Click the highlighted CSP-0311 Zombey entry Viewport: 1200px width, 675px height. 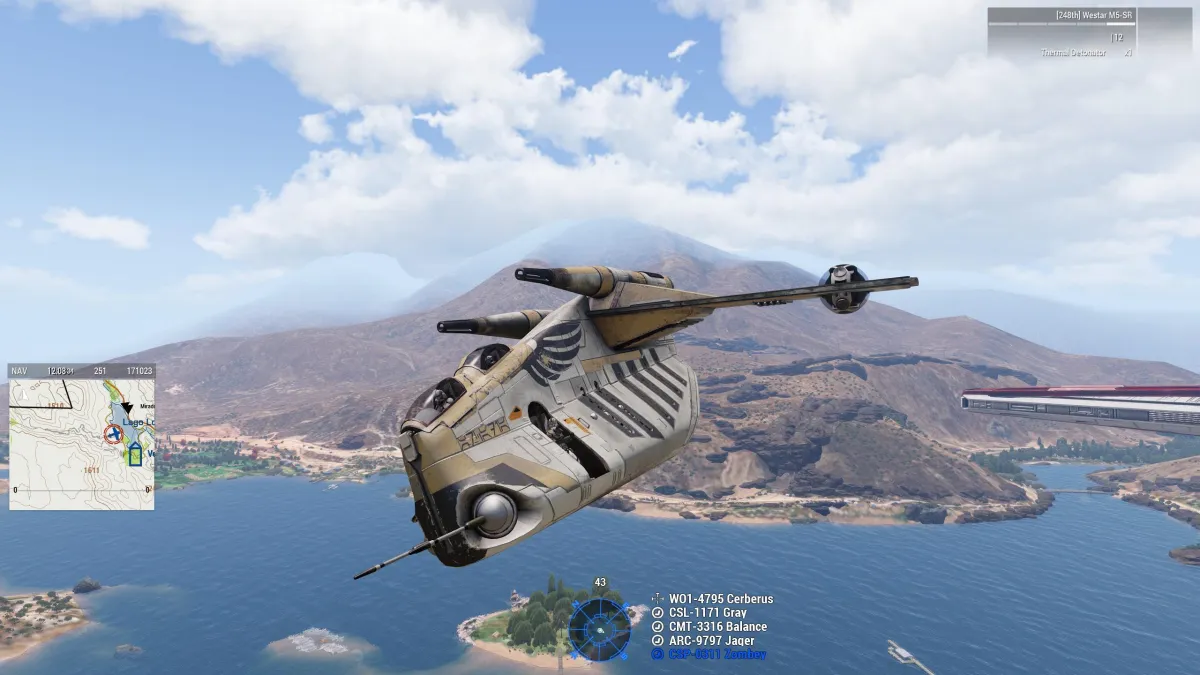(x=712, y=654)
